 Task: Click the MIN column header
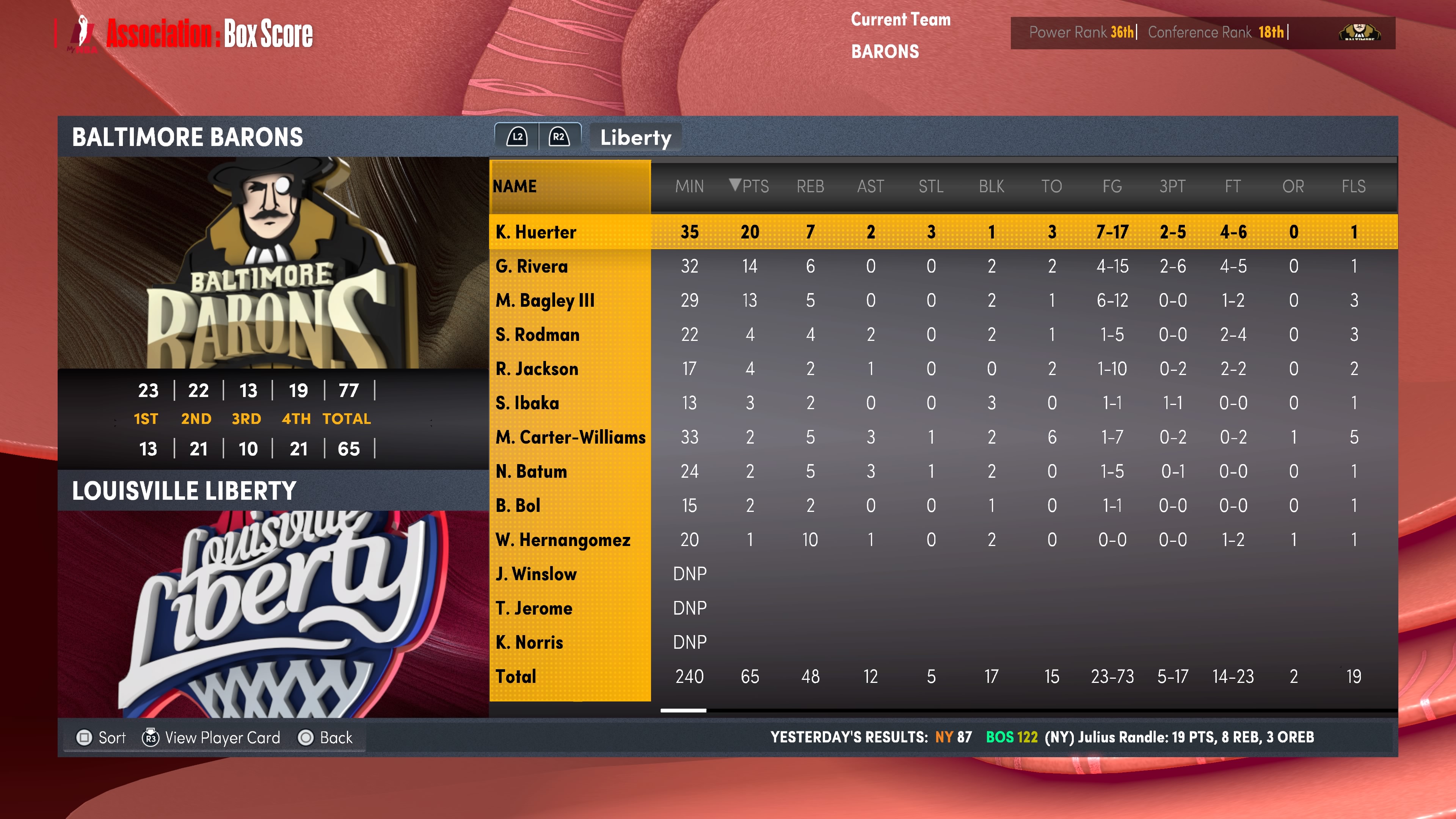coord(689,186)
